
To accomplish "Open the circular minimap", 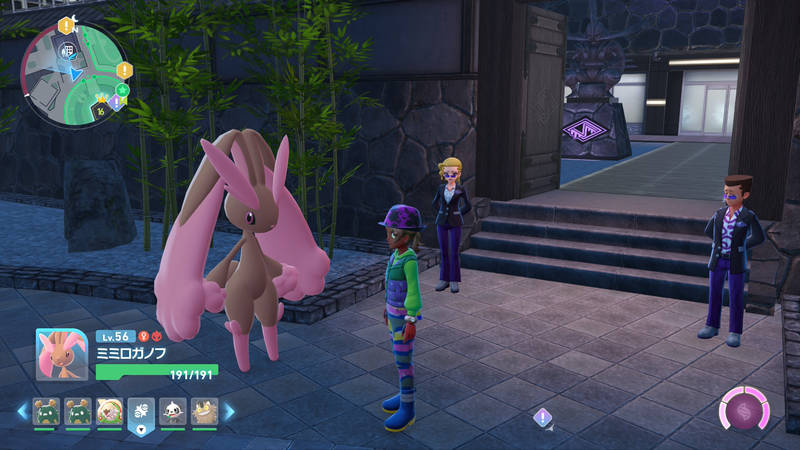I will (73, 72).
